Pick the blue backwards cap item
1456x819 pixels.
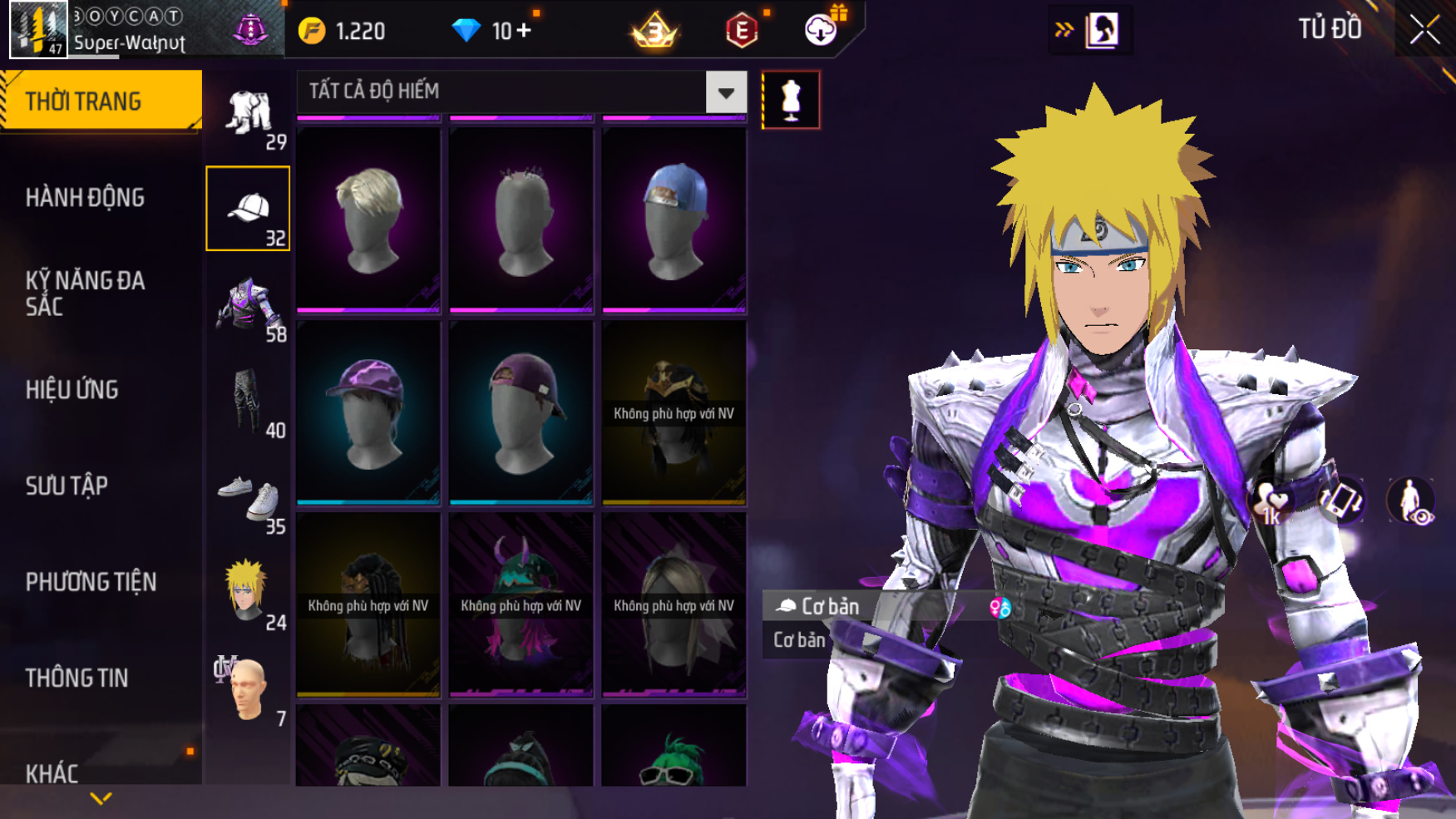tap(674, 219)
